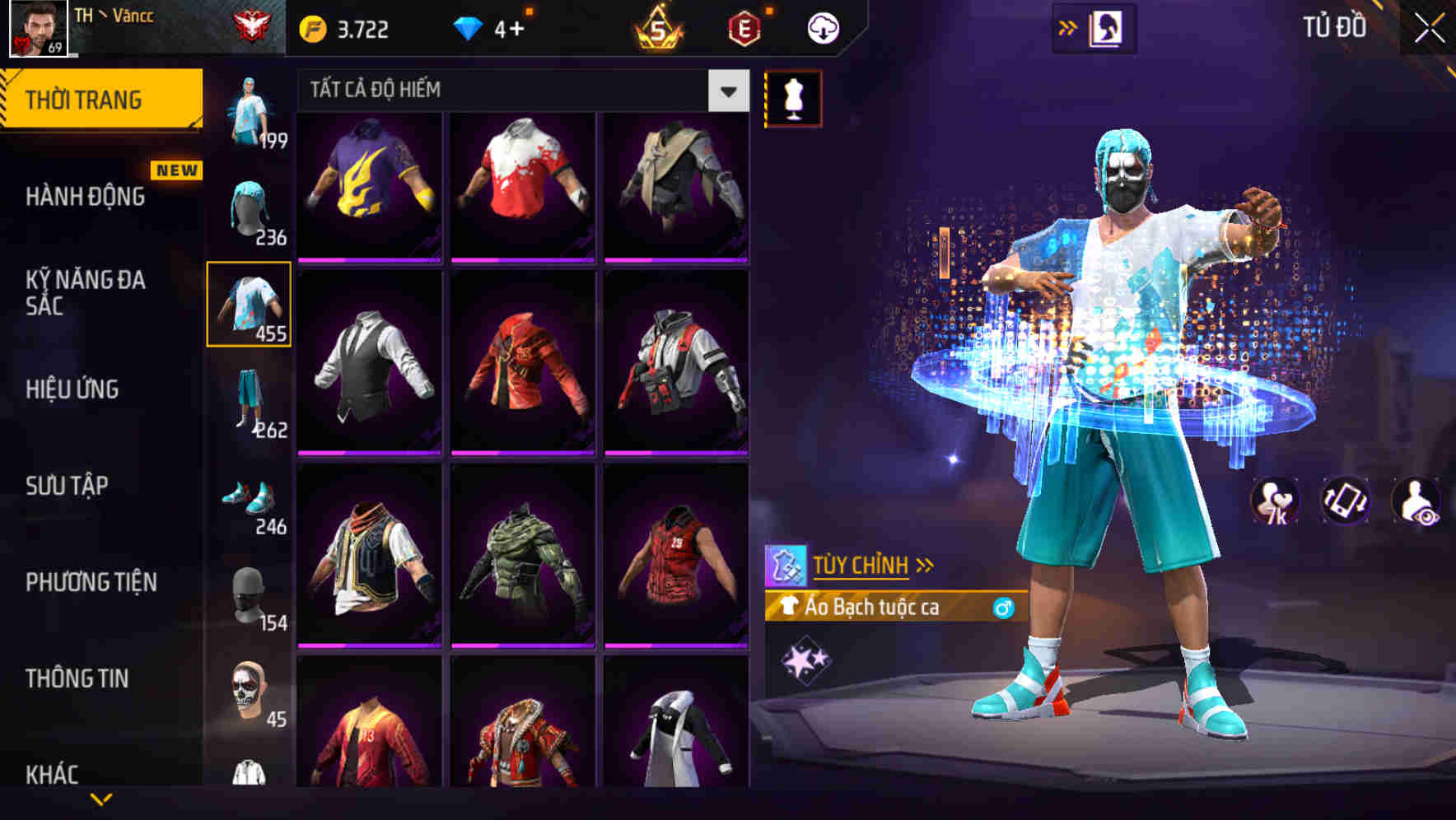Select the mannequin preview icon
Screen dimensions: 1456x820
pos(795,96)
